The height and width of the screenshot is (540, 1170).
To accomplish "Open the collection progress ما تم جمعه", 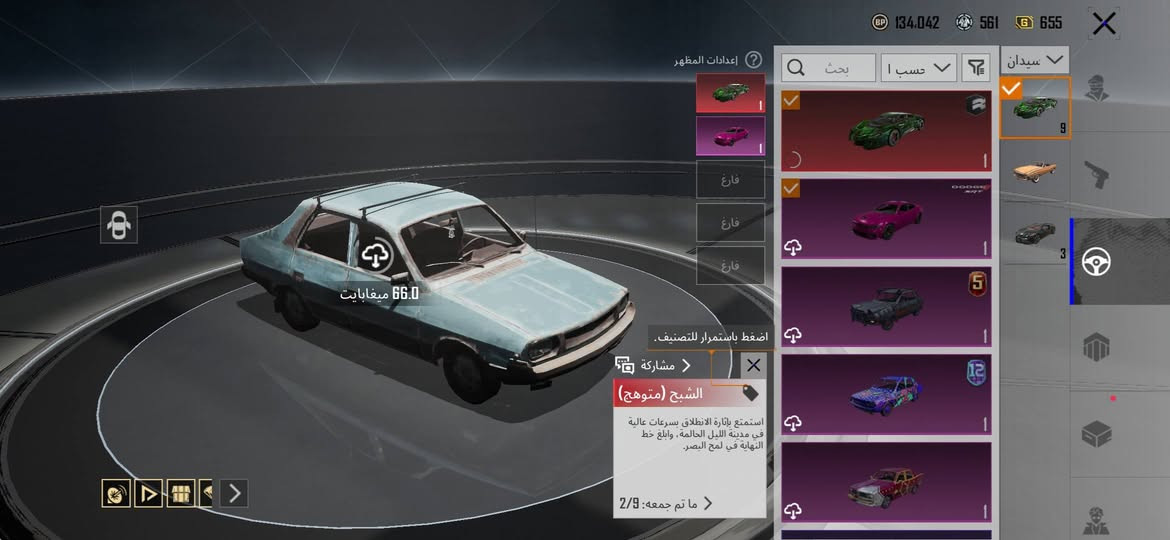I will pyautogui.click(x=666, y=503).
